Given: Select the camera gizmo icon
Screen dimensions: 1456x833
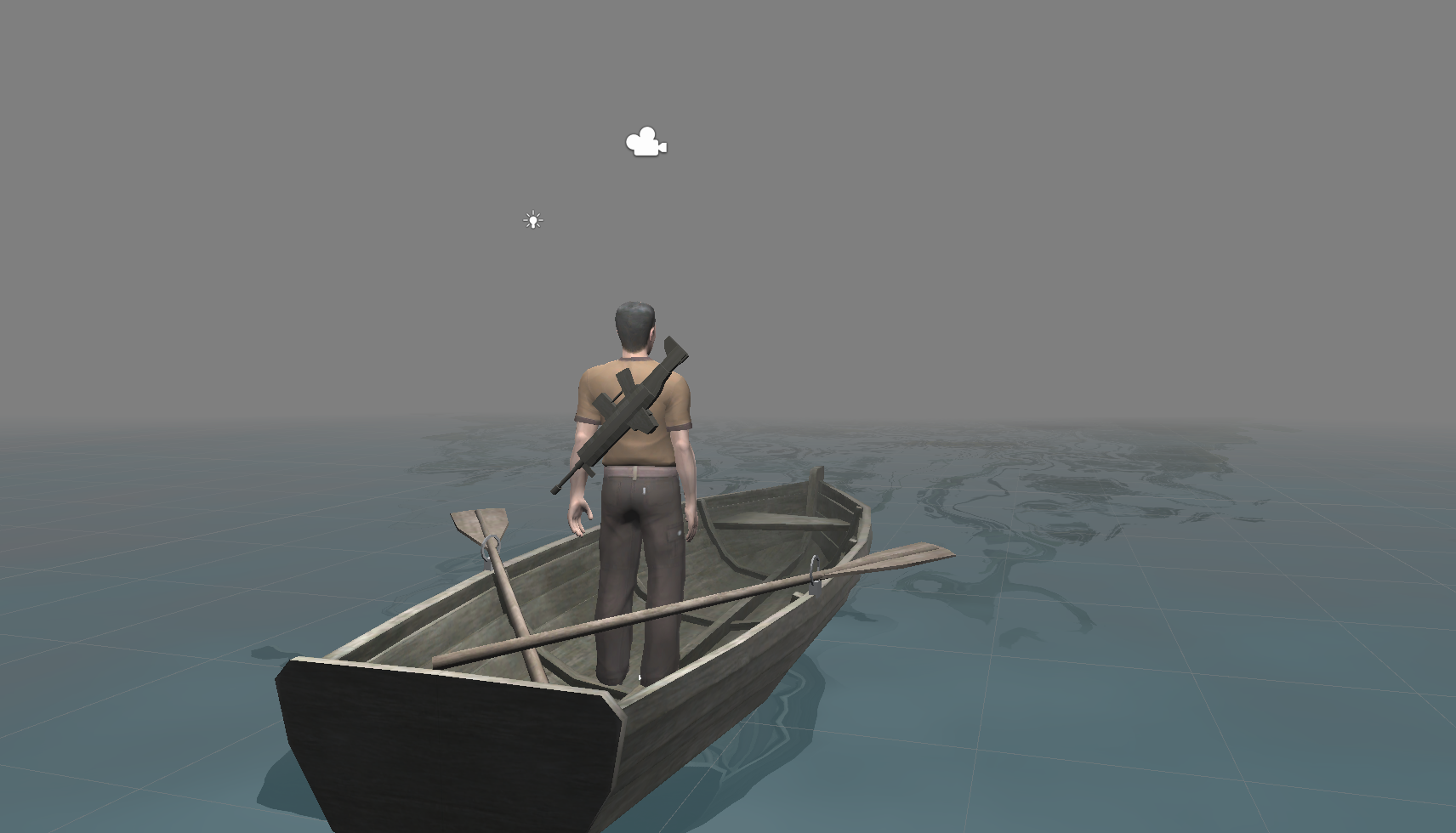Looking at the screenshot, I should 646,143.
